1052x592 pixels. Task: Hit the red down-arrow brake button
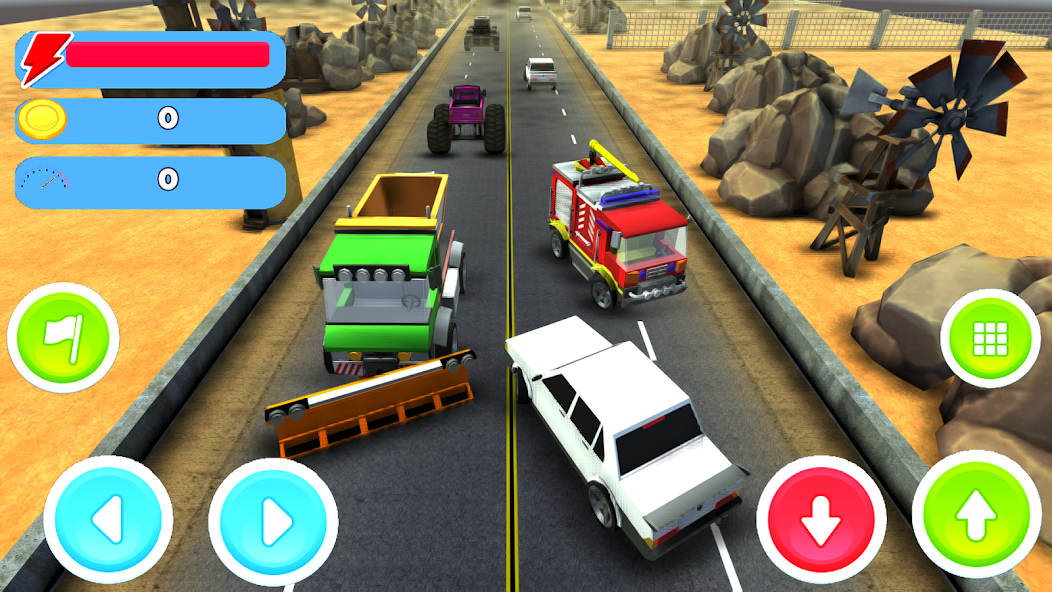coord(820,520)
